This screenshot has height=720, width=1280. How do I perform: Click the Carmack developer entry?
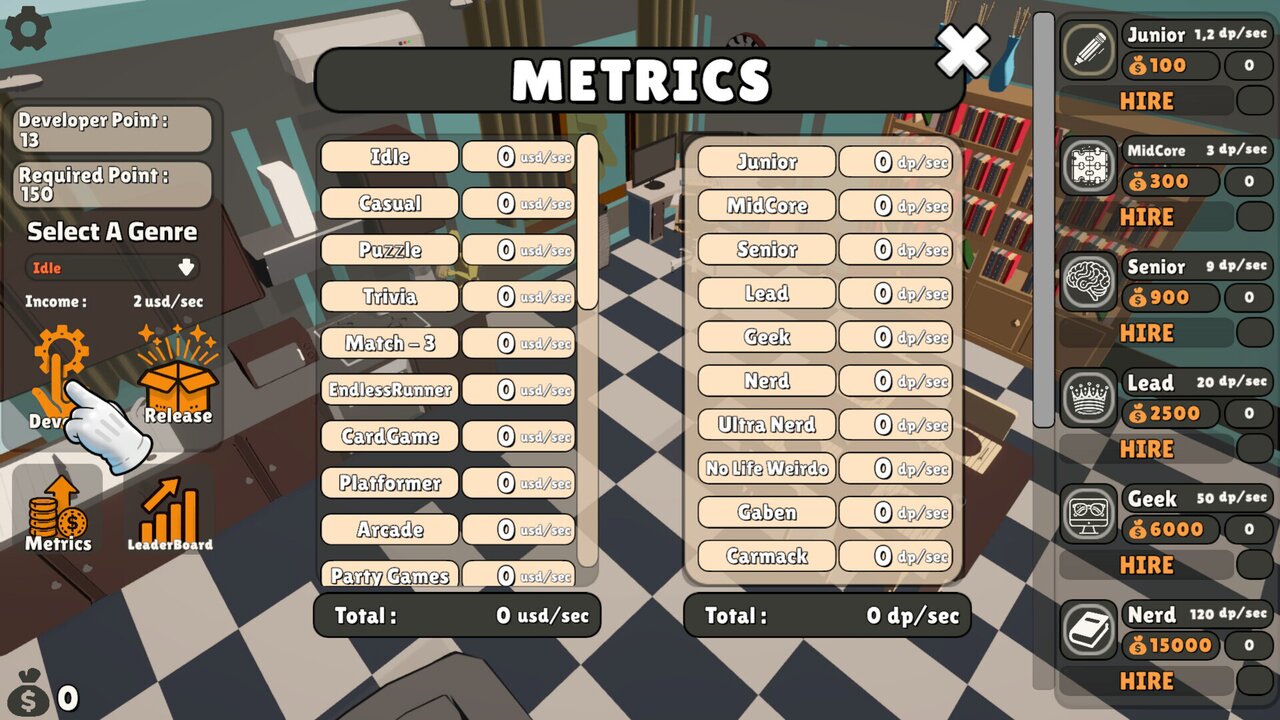click(766, 557)
